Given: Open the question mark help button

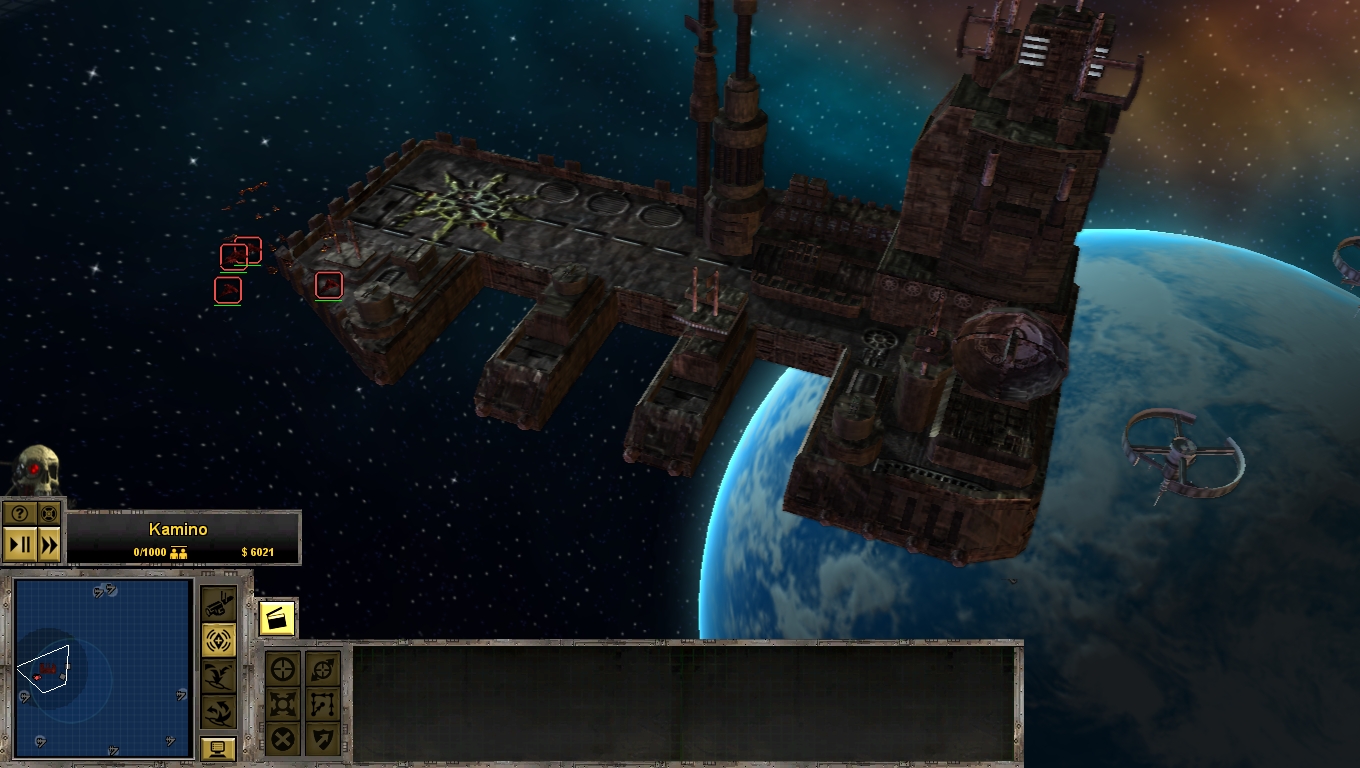Looking at the screenshot, I should click(19, 513).
